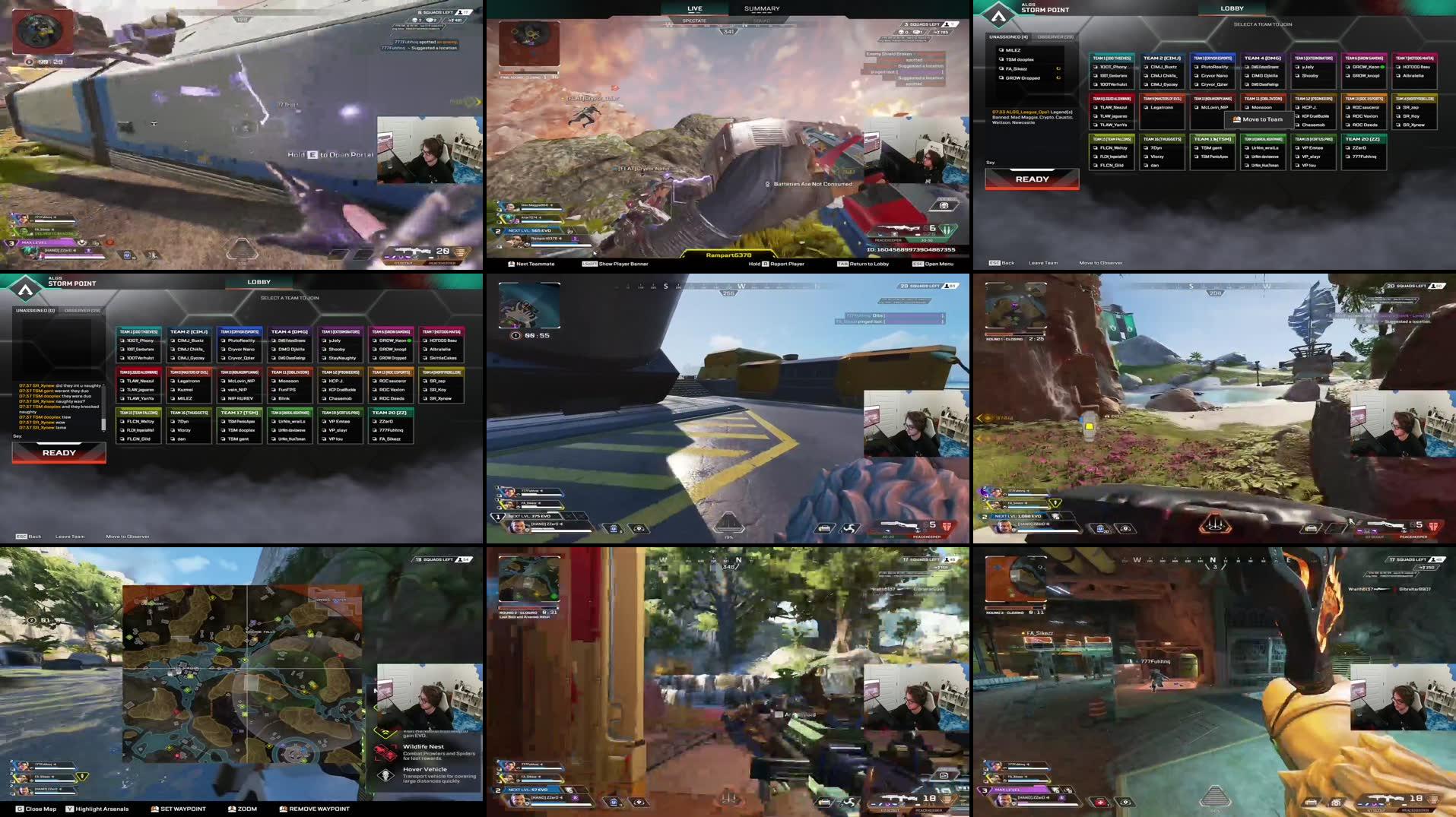The height and width of the screenshot is (817, 1456).
Task: Click the Remove Waypoint icon on the map bar
Action: click(x=283, y=809)
